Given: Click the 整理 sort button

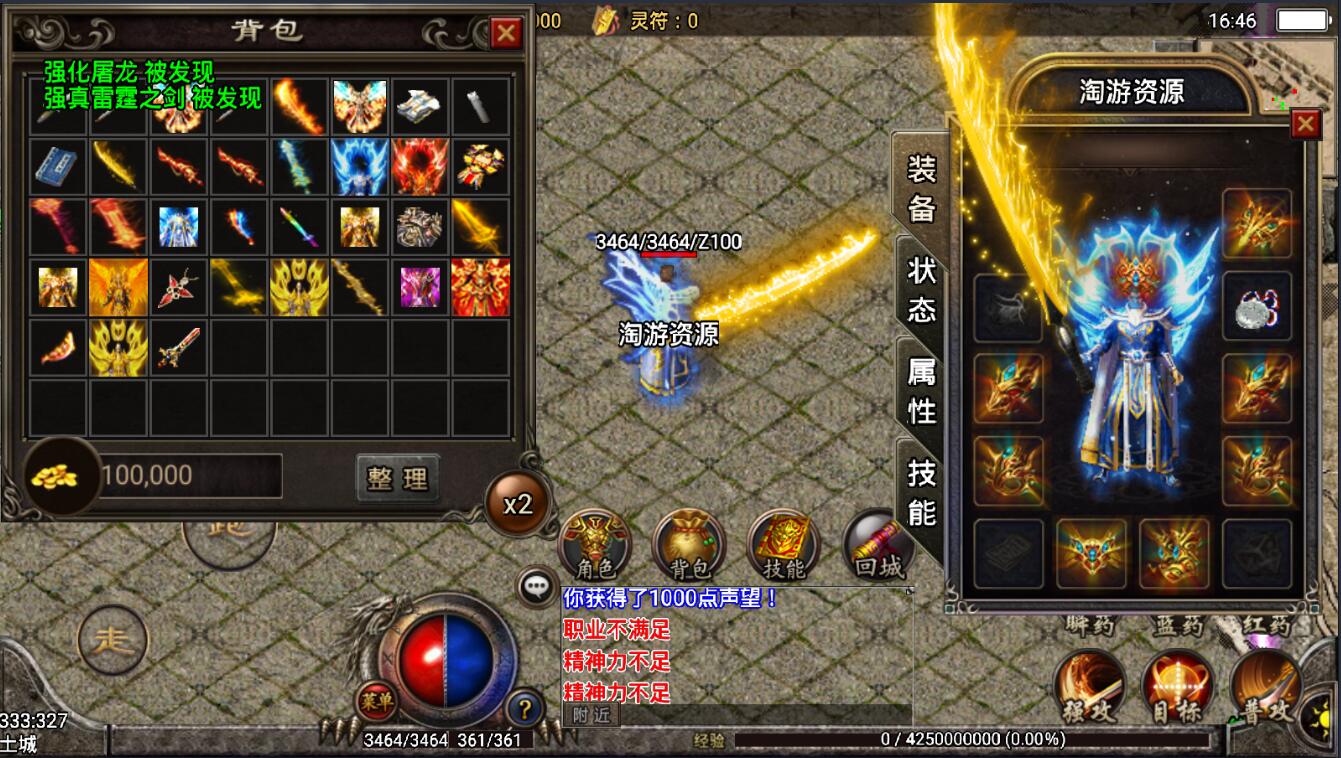Looking at the screenshot, I should [x=397, y=478].
